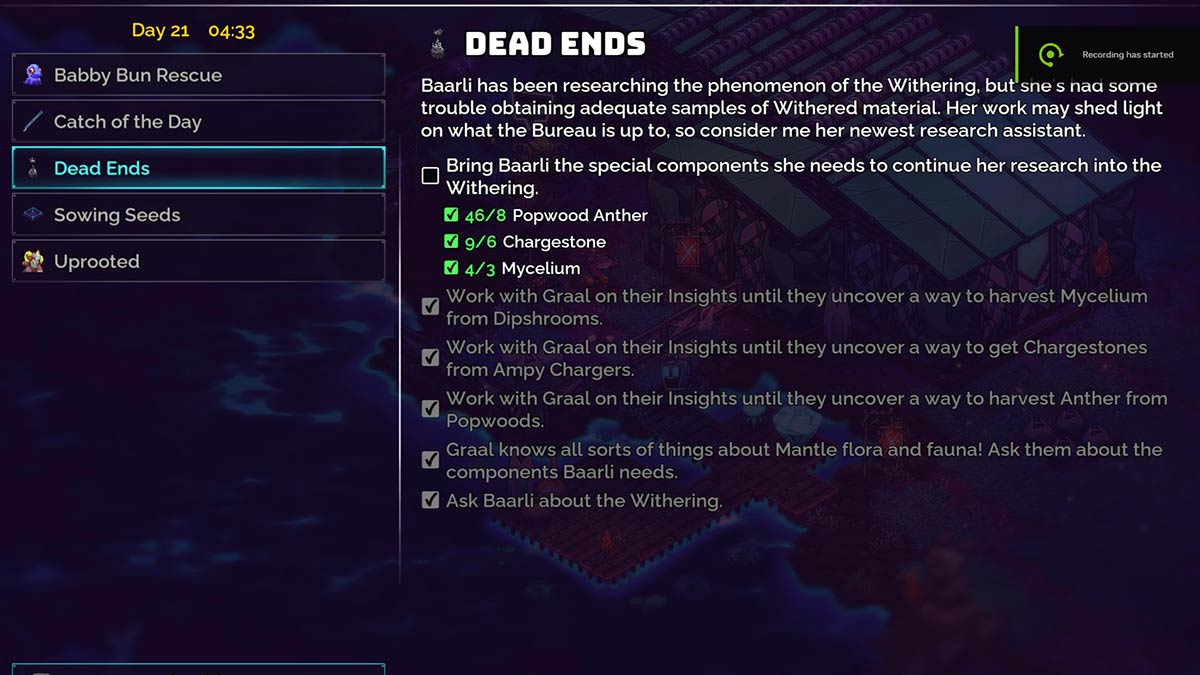Select the Babby Bun Rescue quest
1200x675 pixels.
198,75
